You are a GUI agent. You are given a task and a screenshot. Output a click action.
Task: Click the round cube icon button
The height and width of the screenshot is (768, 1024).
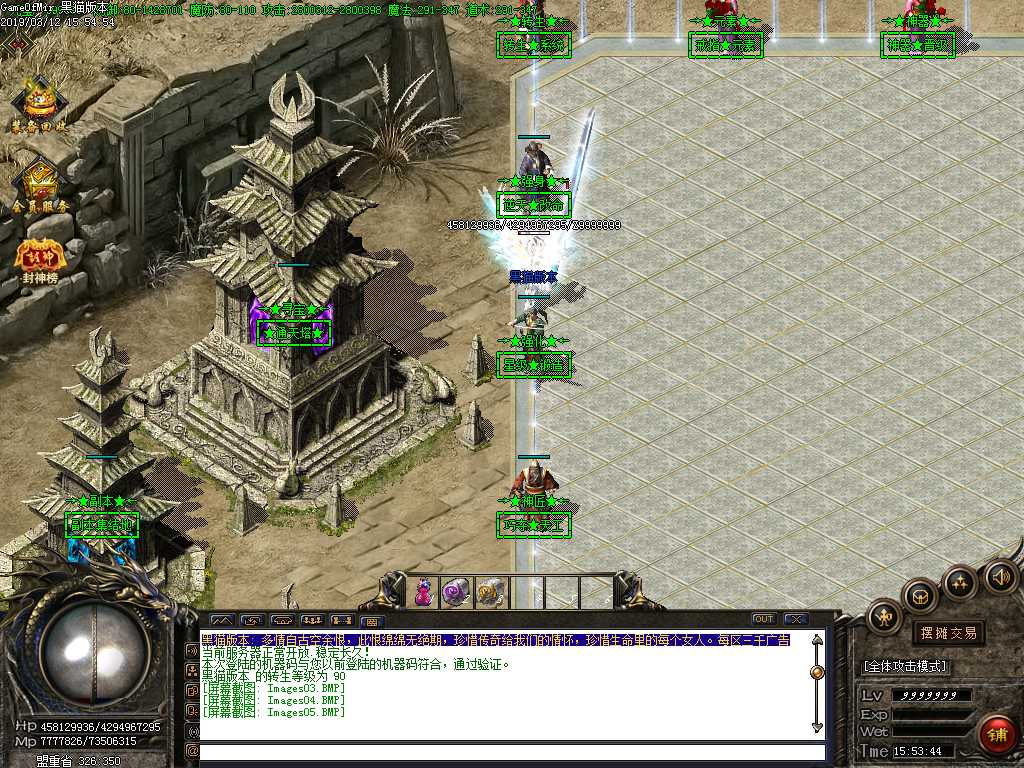[x=920, y=596]
